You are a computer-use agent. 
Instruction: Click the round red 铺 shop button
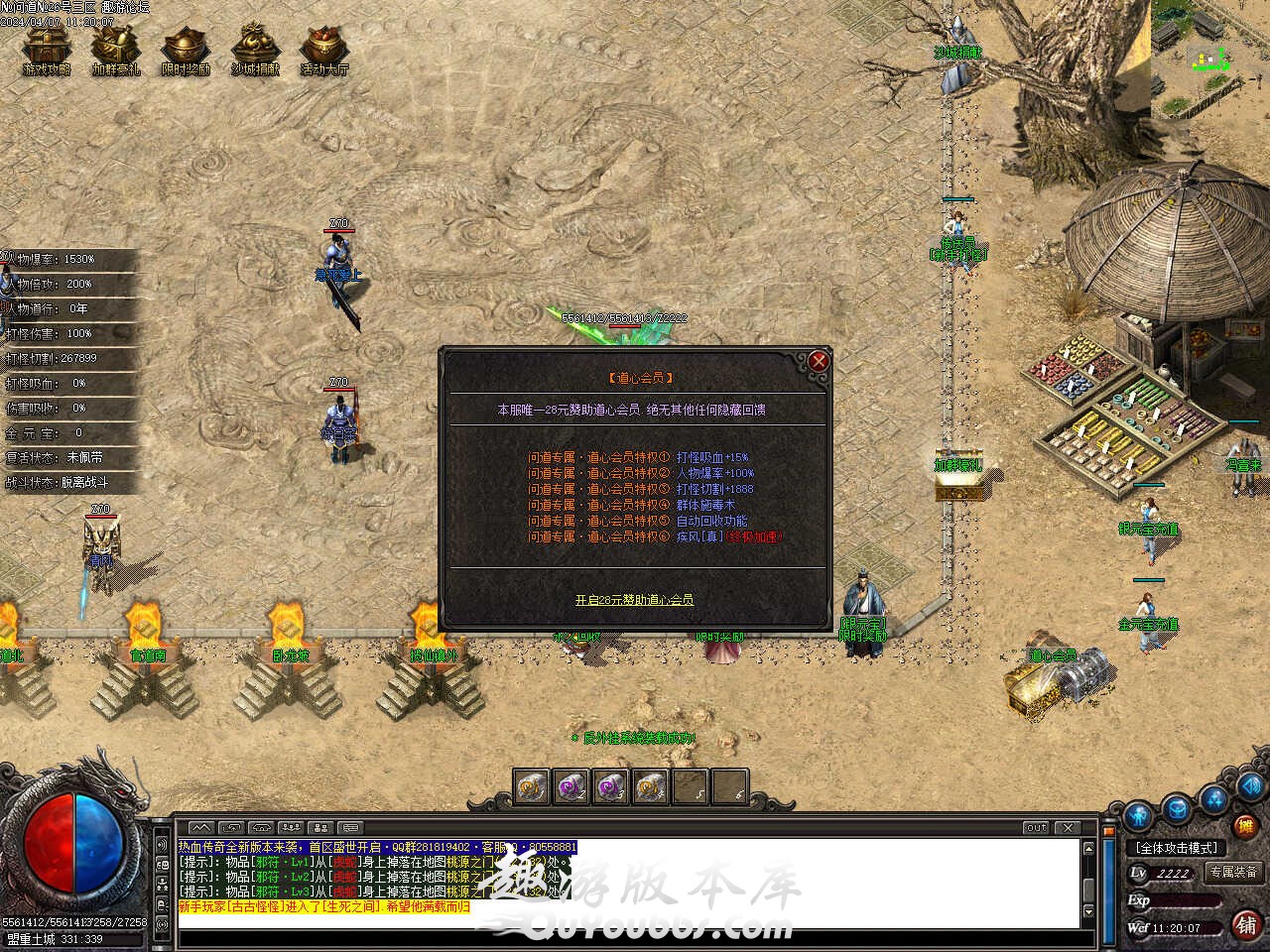coord(1246,924)
